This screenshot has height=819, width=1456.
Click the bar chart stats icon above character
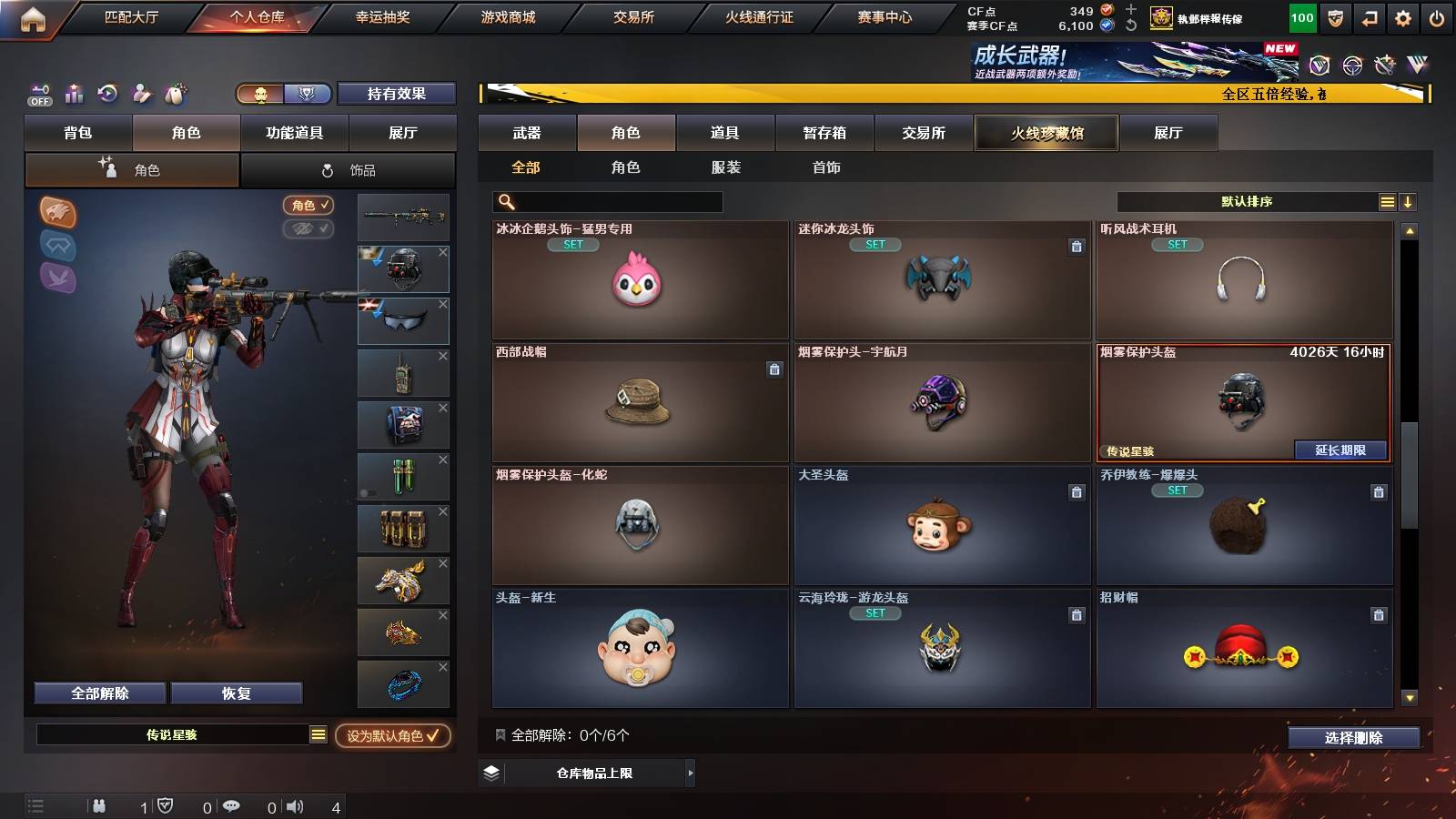[x=74, y=93]
